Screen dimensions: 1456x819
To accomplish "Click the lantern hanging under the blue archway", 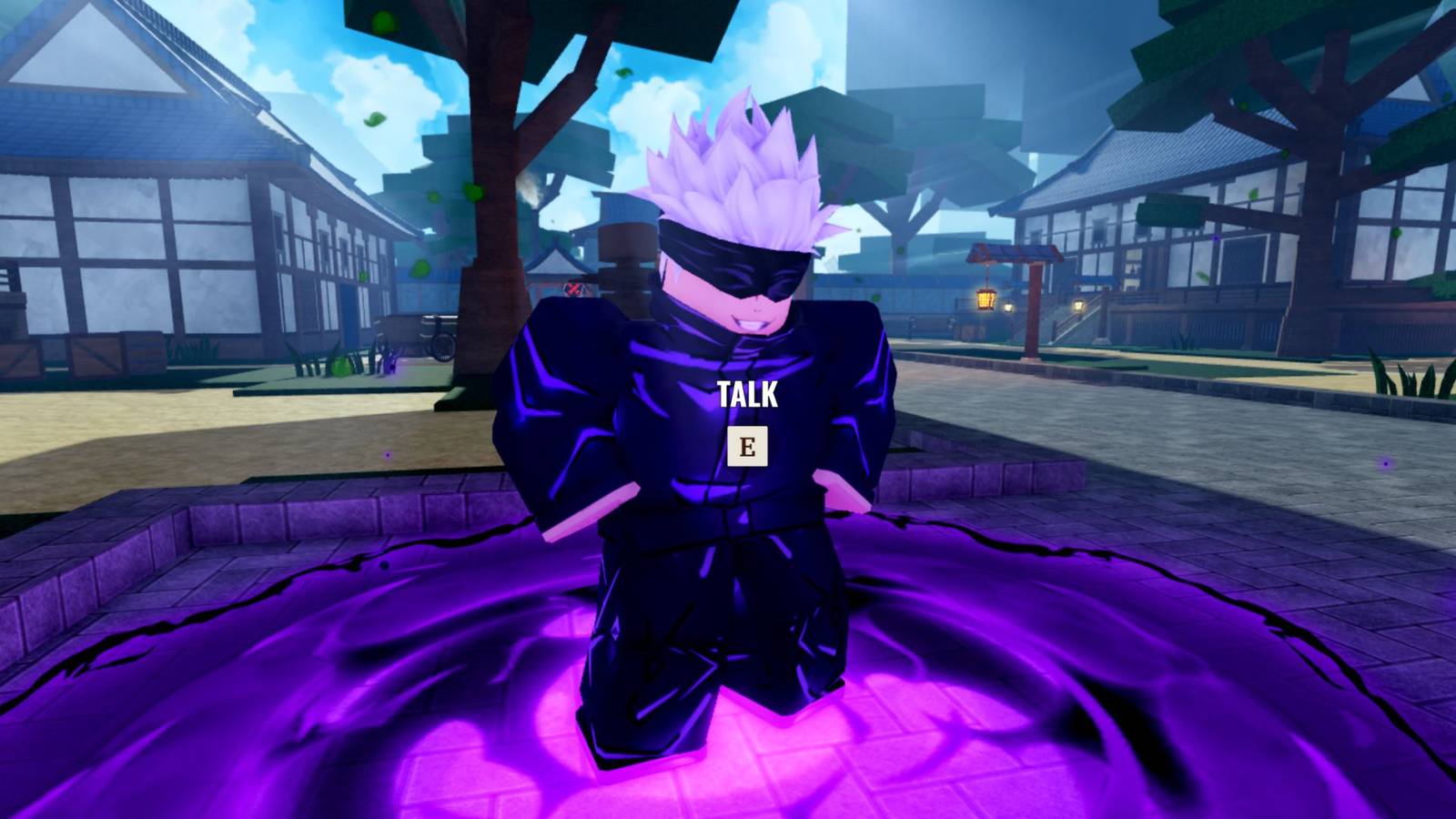I will (x=986, y=300).
